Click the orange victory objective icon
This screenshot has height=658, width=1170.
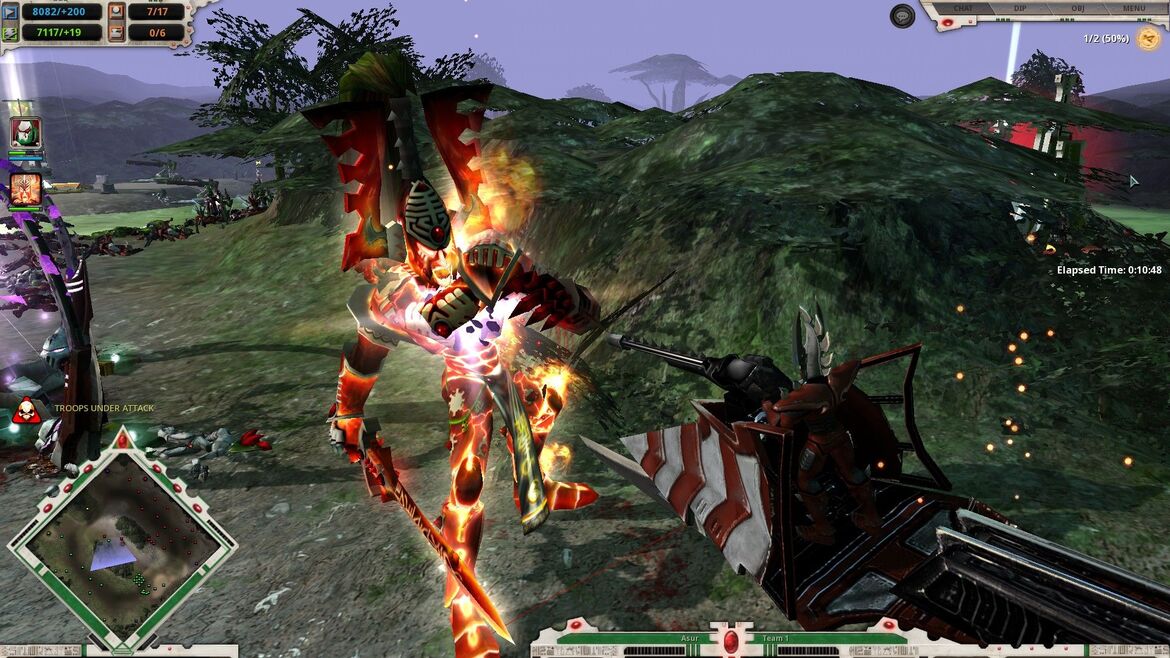point(1148,39)
